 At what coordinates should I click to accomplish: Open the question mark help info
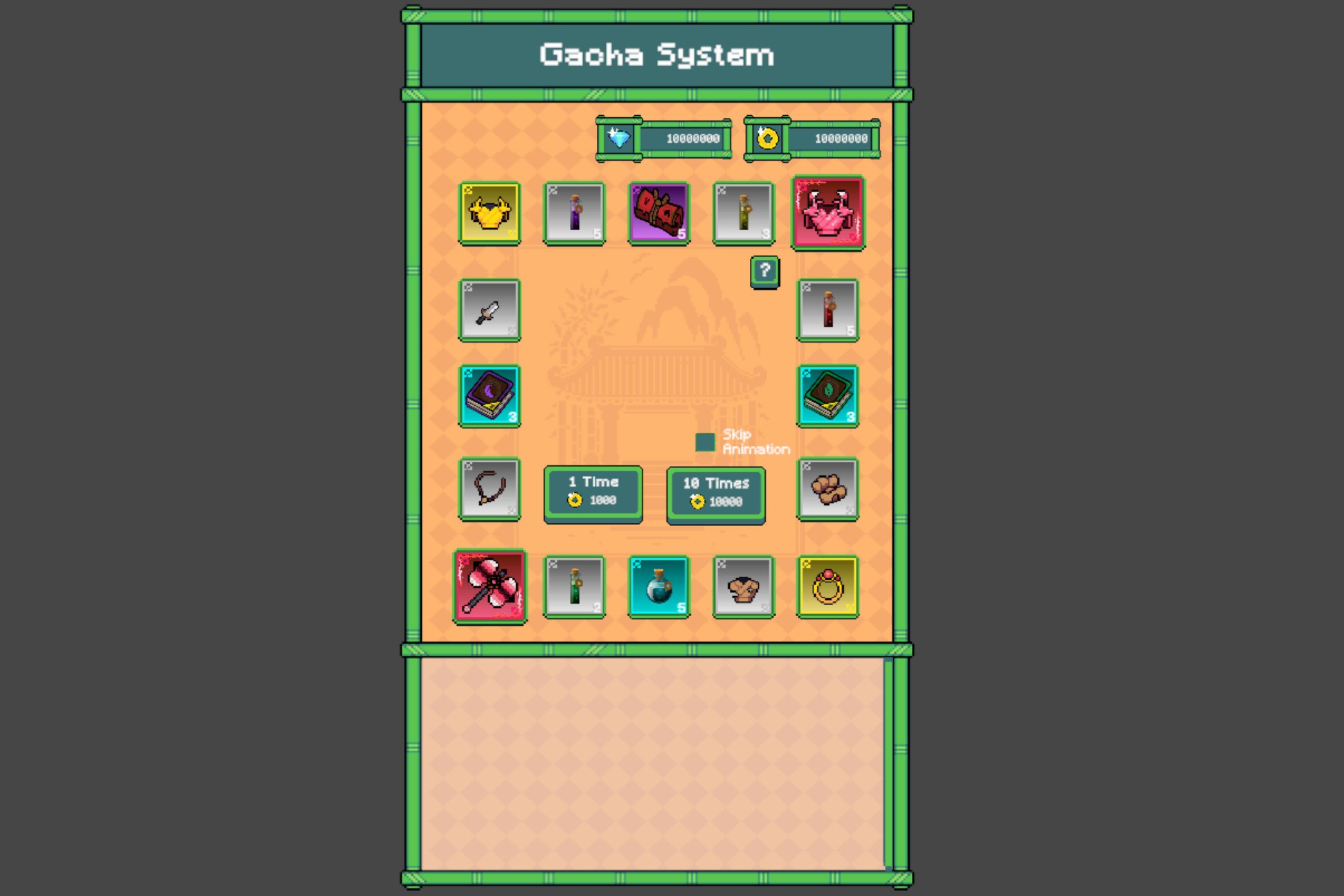click(764, 271)
